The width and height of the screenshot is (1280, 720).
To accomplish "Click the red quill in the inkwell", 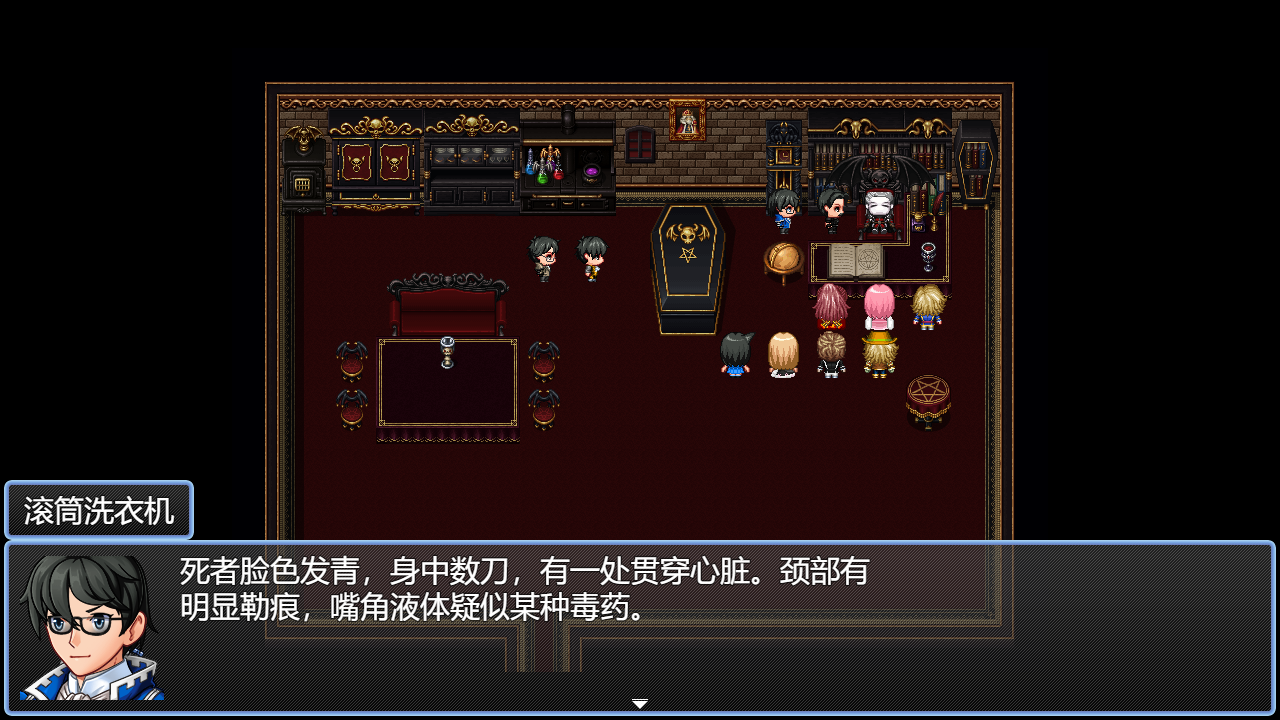I will 937,205.
